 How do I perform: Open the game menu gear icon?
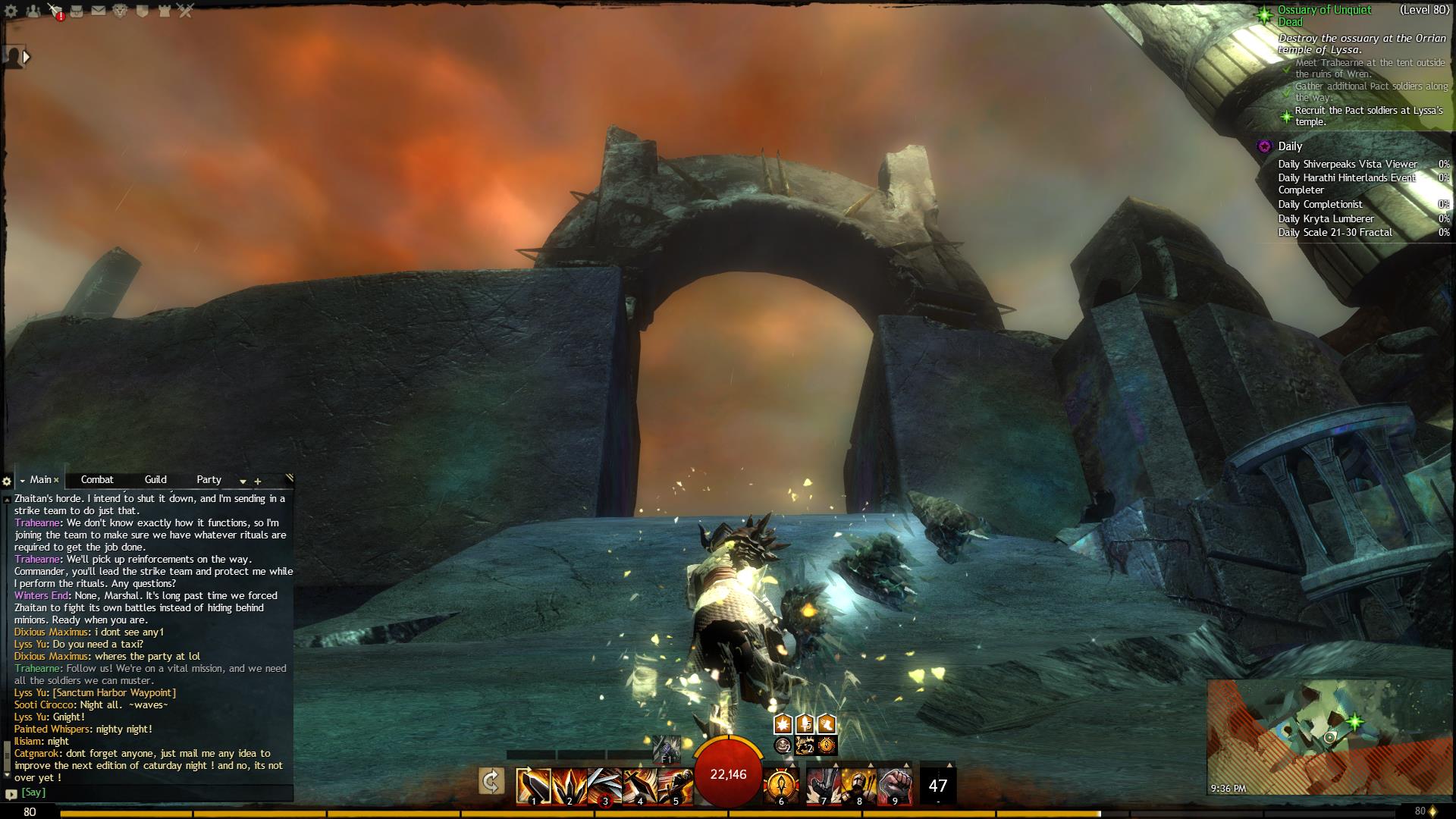point(12,11)
